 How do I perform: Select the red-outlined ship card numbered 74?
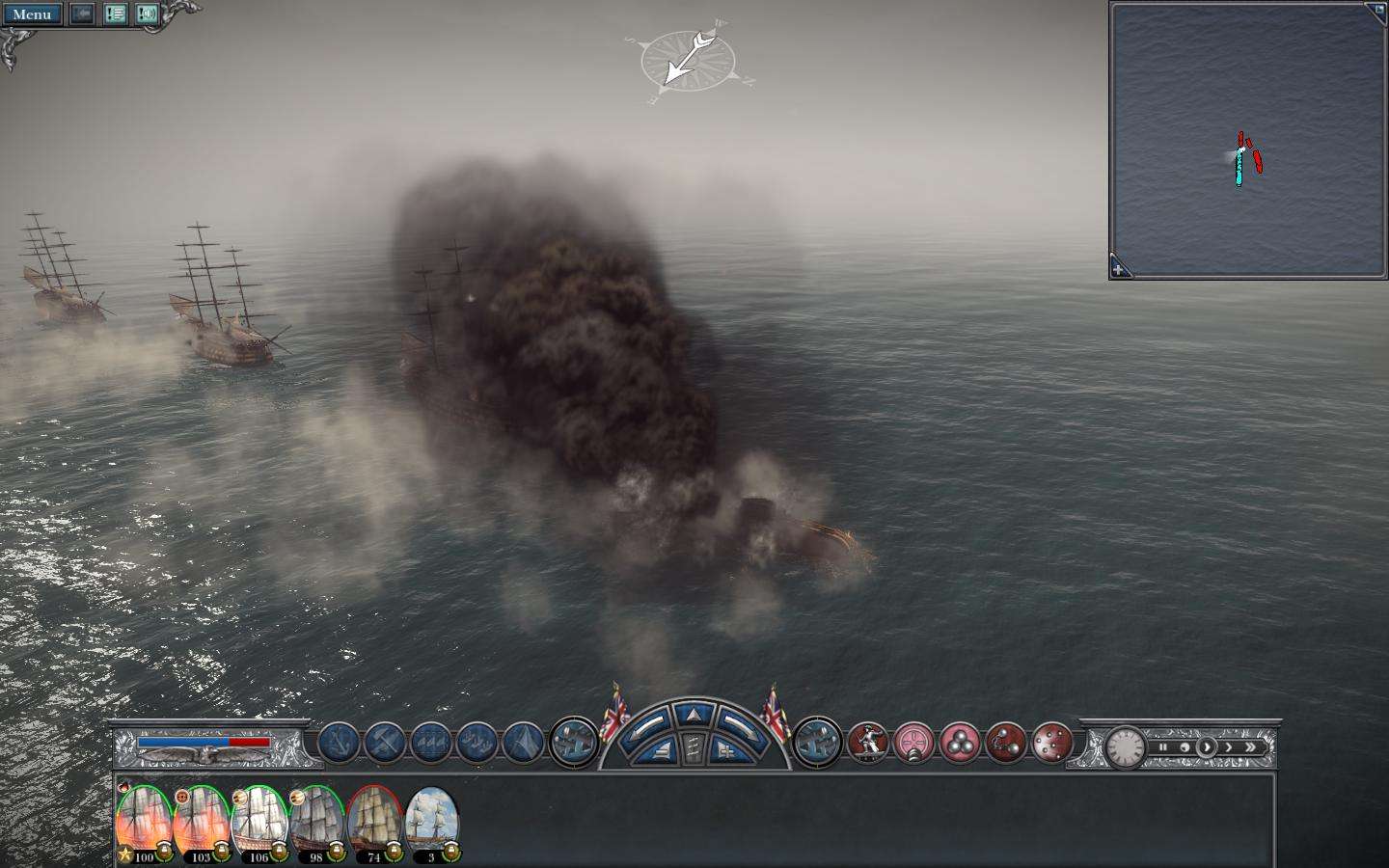click(x=374, y=825)
